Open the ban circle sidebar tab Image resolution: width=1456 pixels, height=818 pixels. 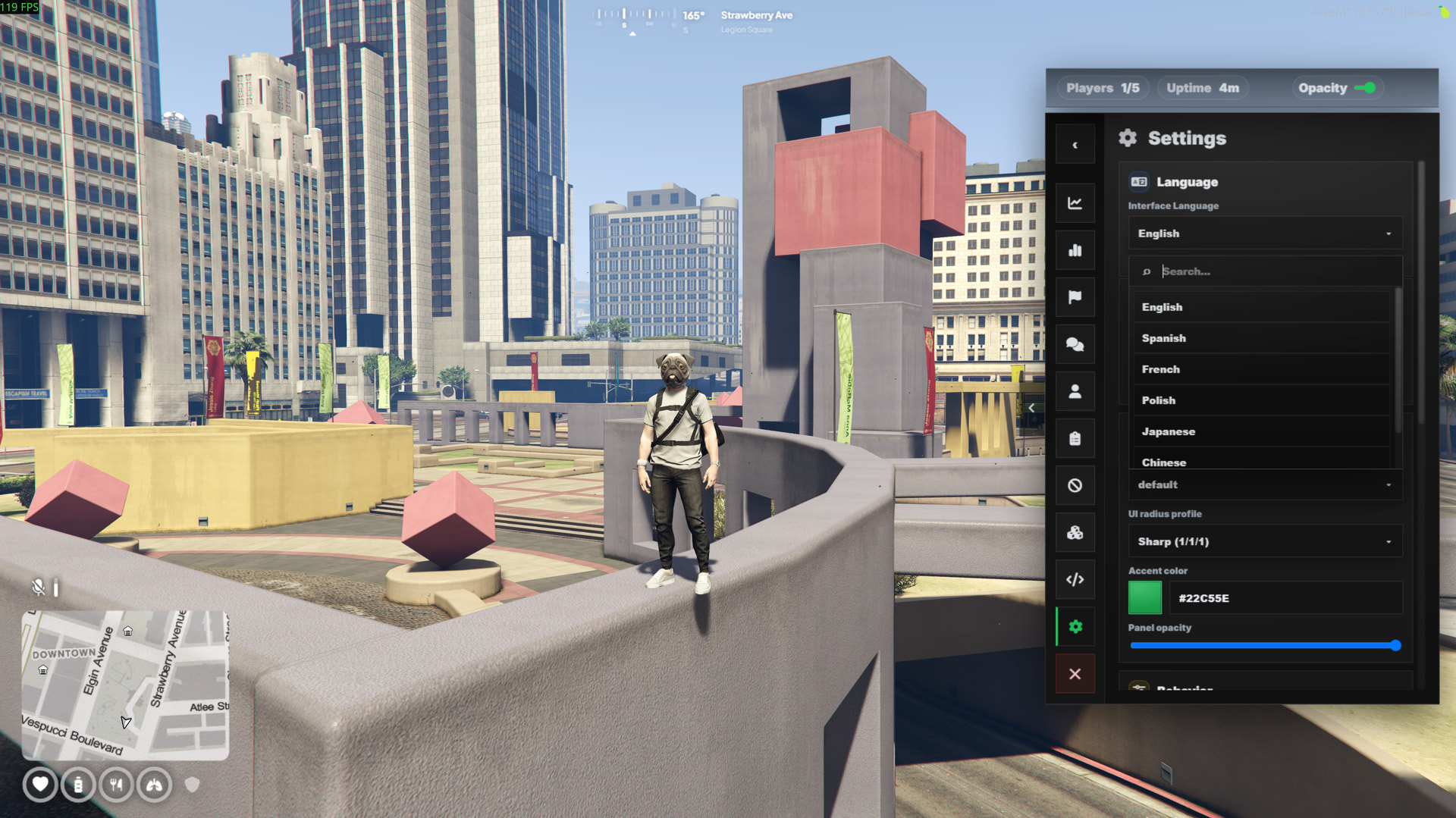click(1075, 486)
